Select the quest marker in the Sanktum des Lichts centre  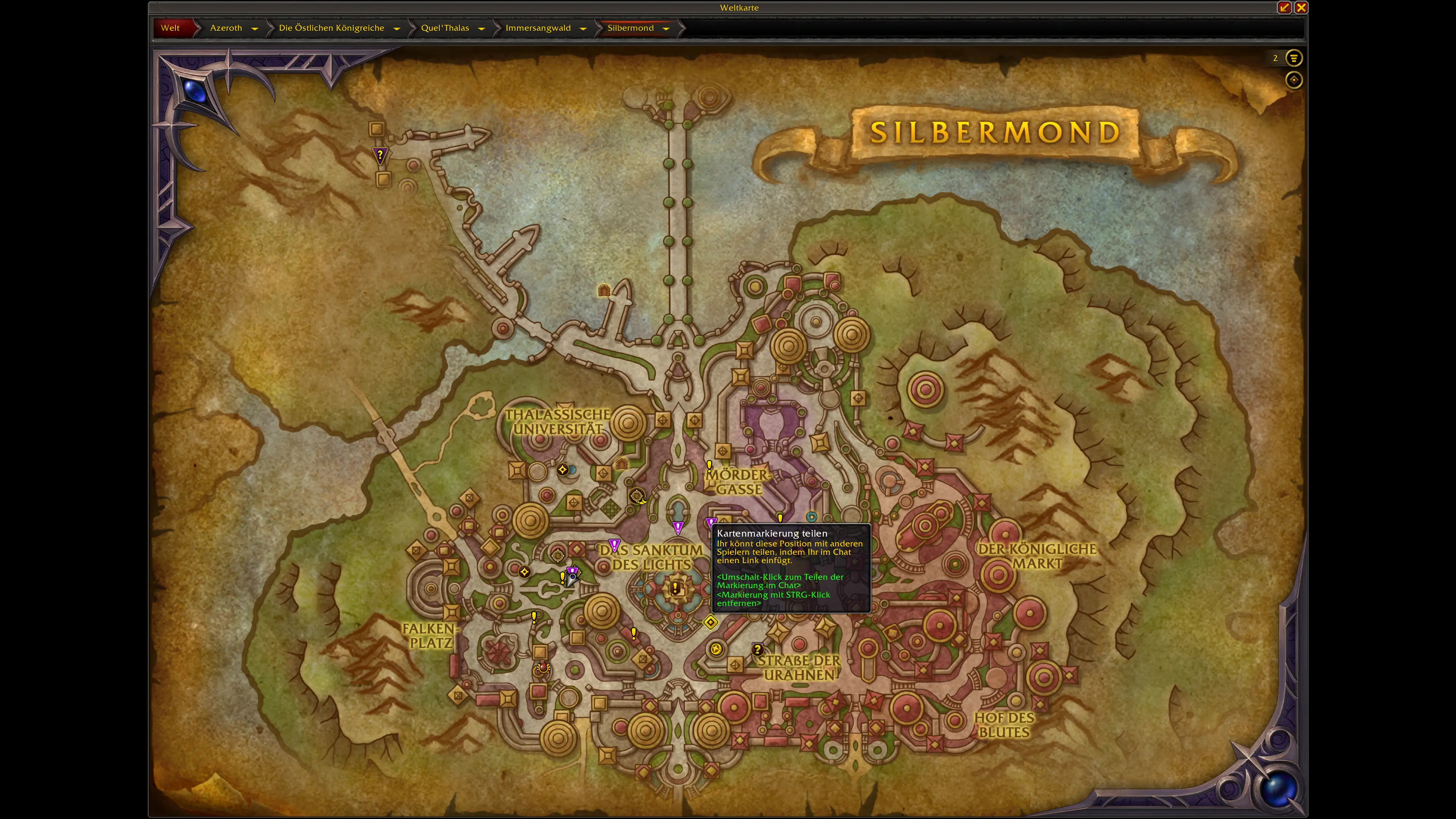pos(675,588)
